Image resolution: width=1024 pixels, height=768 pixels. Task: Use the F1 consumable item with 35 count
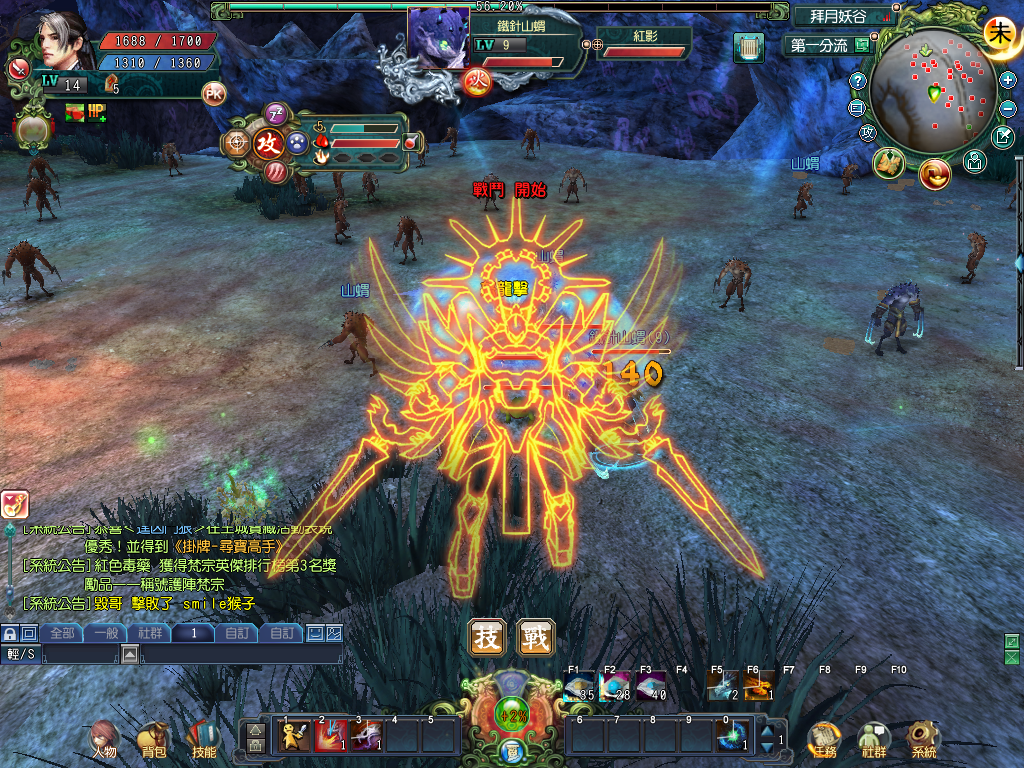(x=579, y=686)
